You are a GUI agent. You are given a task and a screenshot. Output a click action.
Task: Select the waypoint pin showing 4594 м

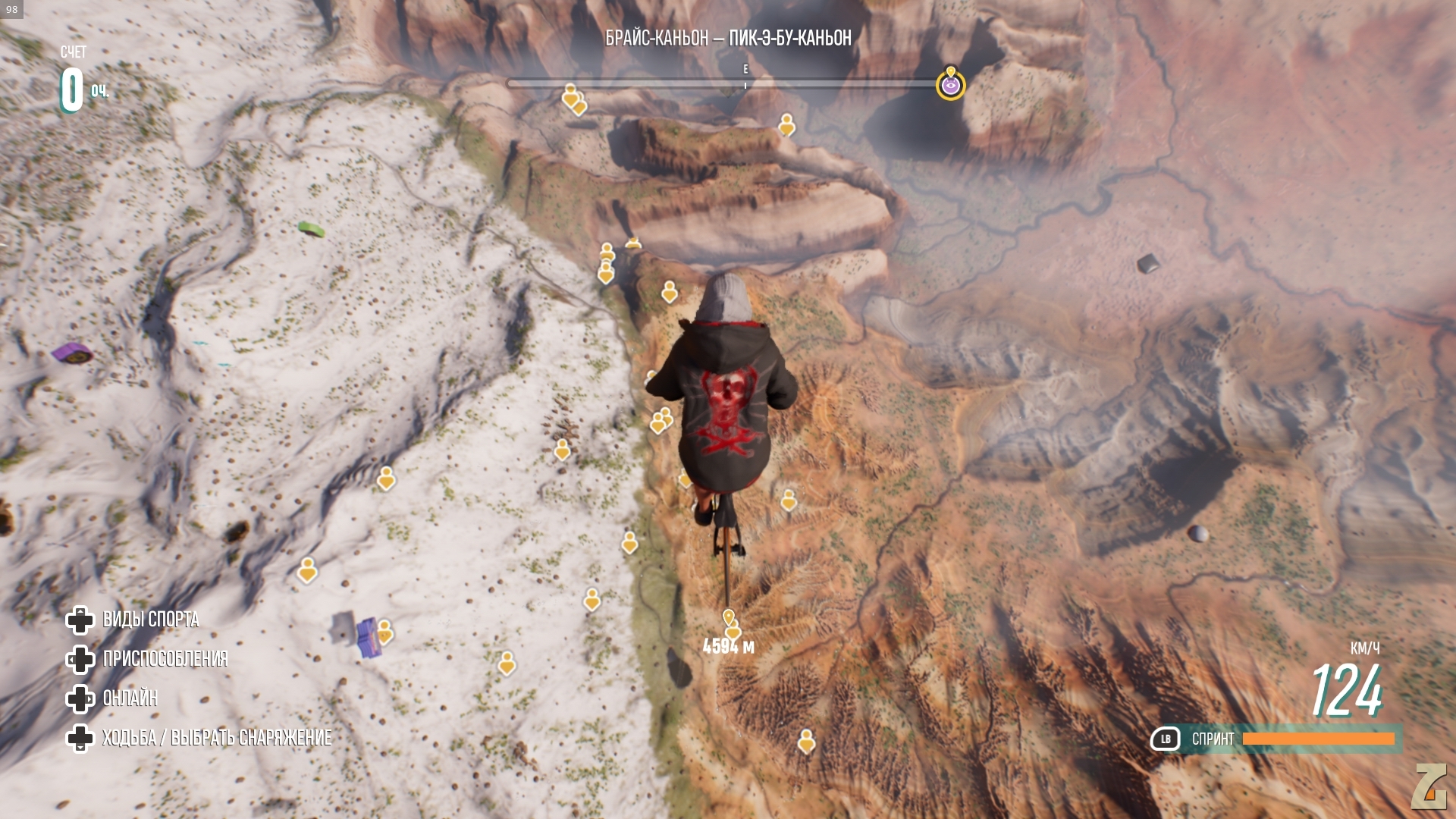click(x=728, y=618)
